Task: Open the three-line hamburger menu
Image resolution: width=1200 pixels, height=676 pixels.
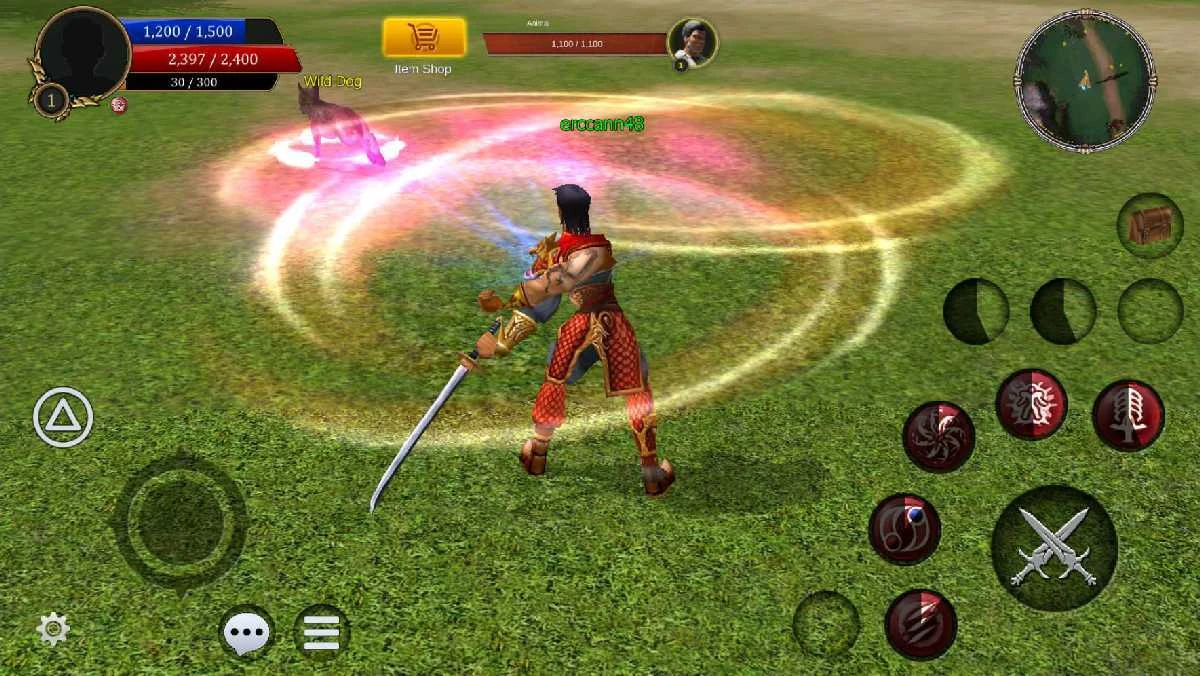Action: click(x=322, y=632)
